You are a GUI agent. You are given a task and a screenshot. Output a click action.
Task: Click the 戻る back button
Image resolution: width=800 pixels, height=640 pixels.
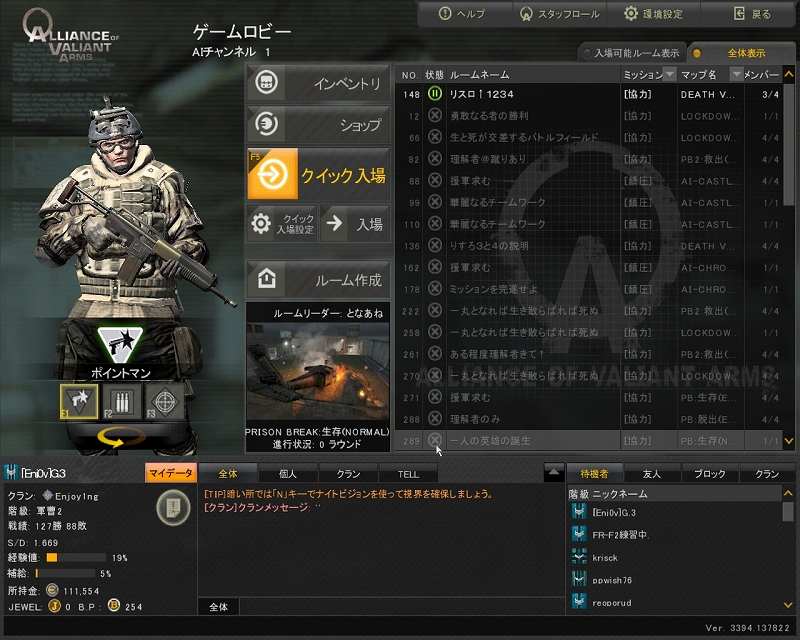coord(752,14)
